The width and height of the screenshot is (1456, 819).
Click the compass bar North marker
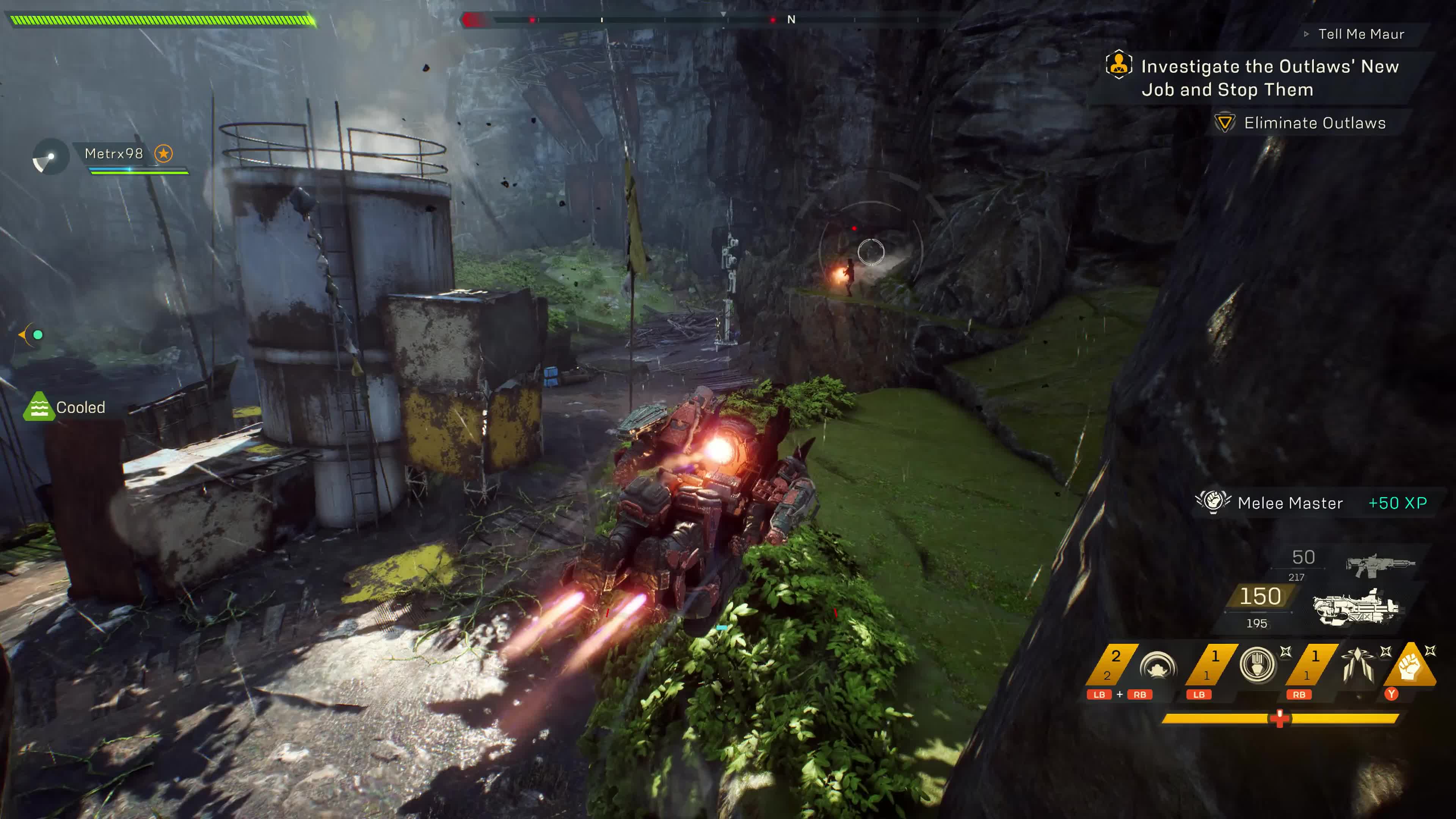791,20
